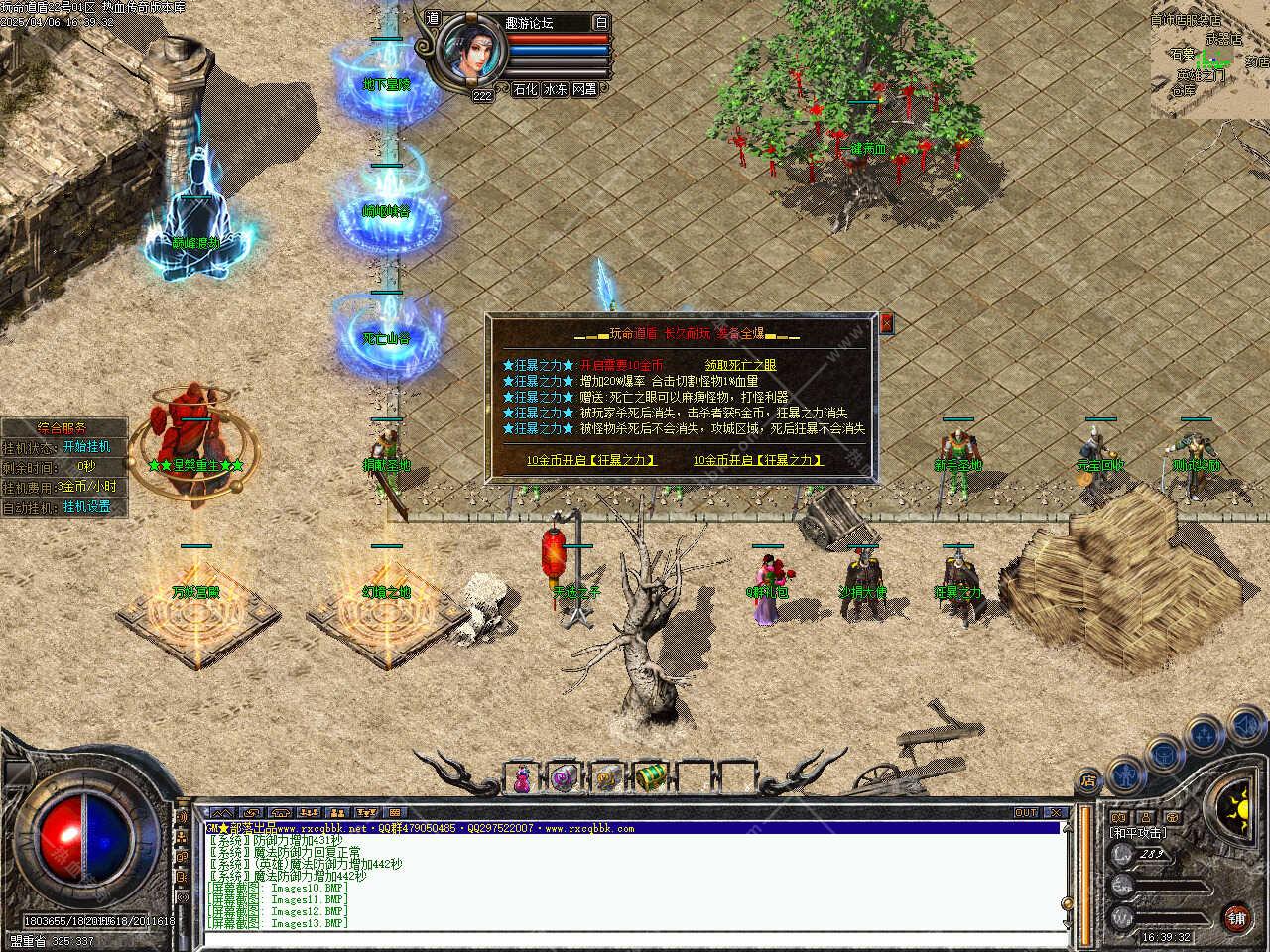Screen dimensions: 1270x952
Task: Use the yellow rune scroll hotbar item
Action: (x=606, y=779)
